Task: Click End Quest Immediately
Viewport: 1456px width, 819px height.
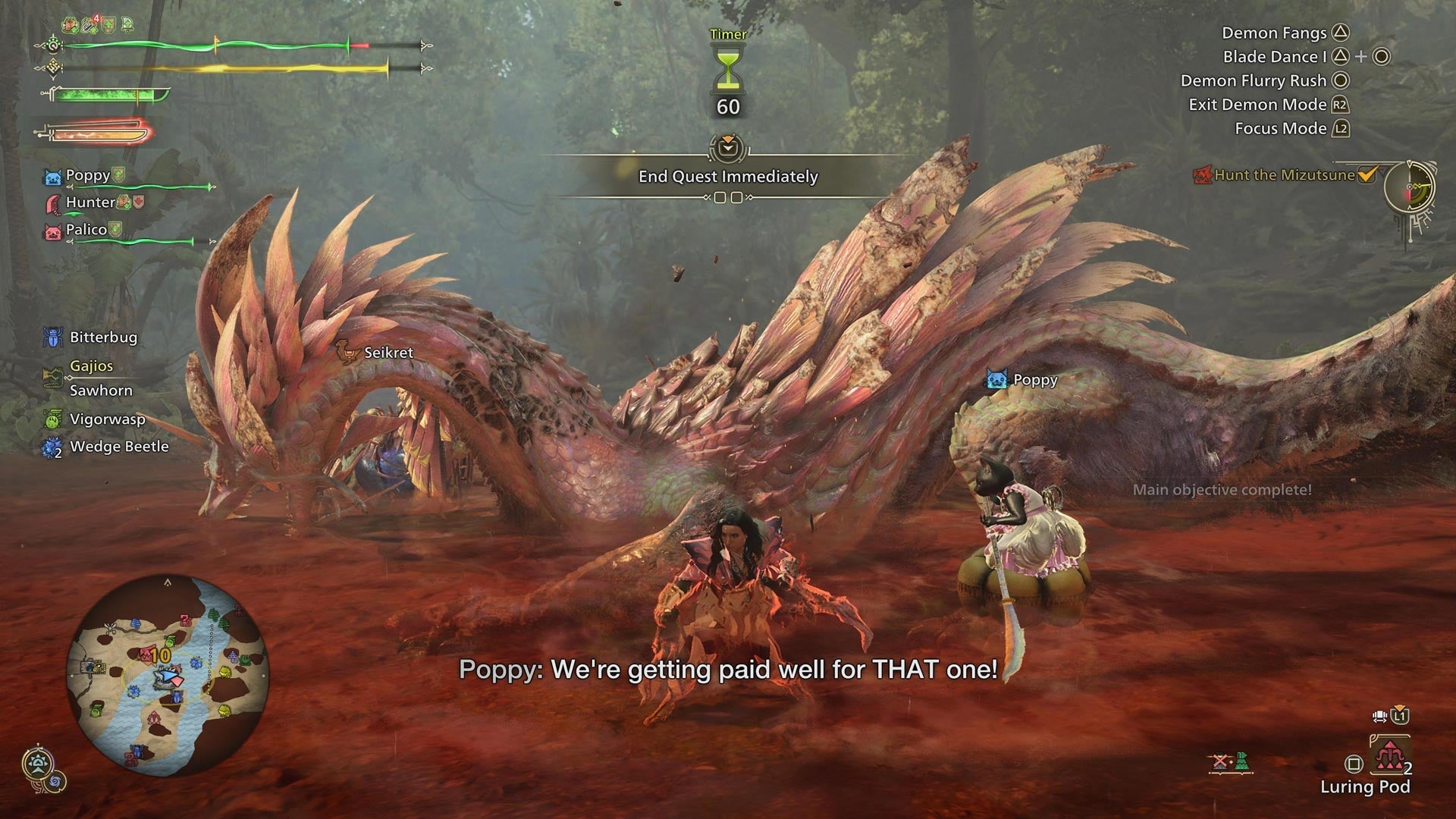Action: pos(728,177)
